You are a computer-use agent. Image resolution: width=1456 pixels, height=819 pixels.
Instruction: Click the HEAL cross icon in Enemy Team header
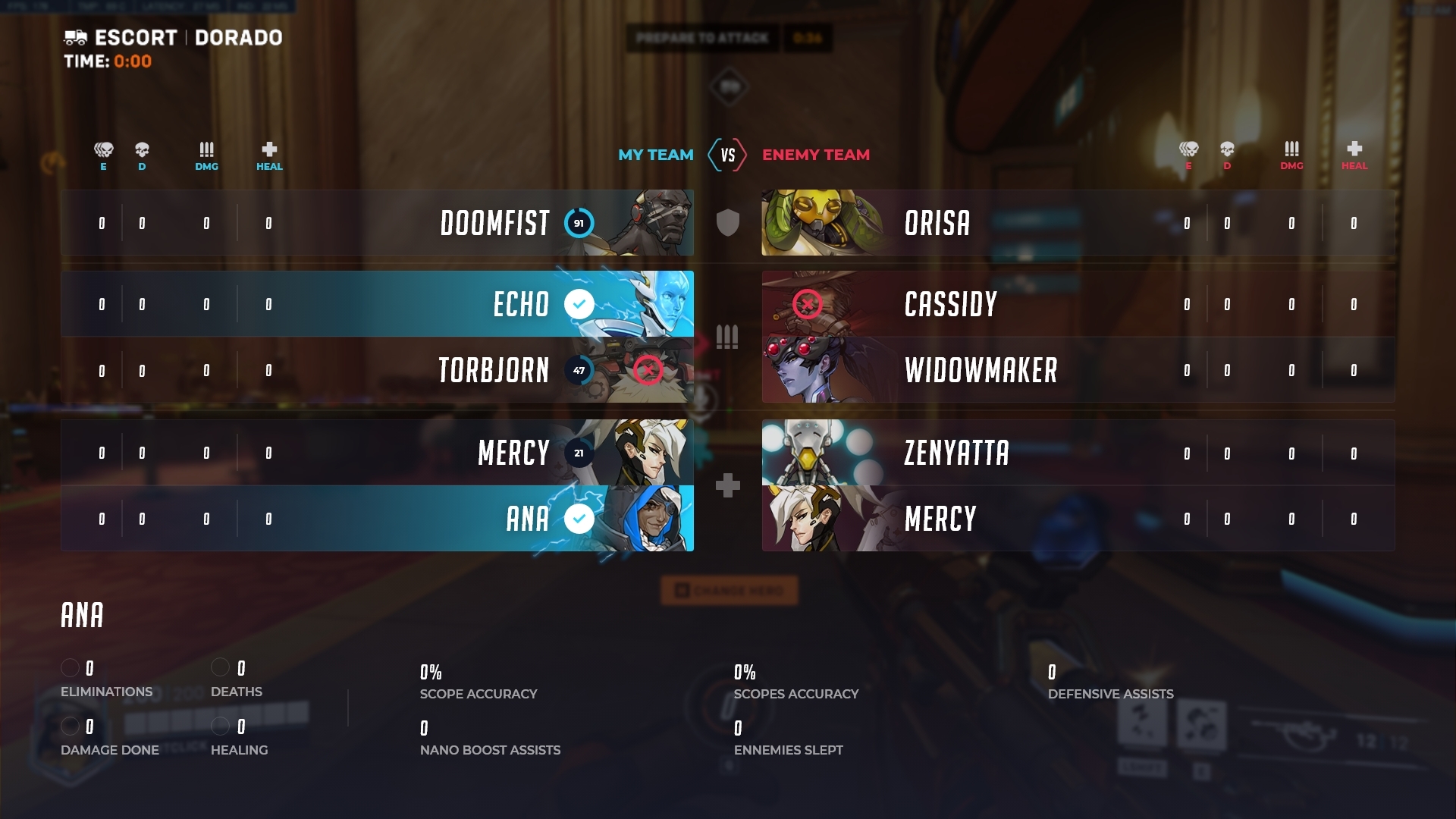click(x=1354, y=149)
